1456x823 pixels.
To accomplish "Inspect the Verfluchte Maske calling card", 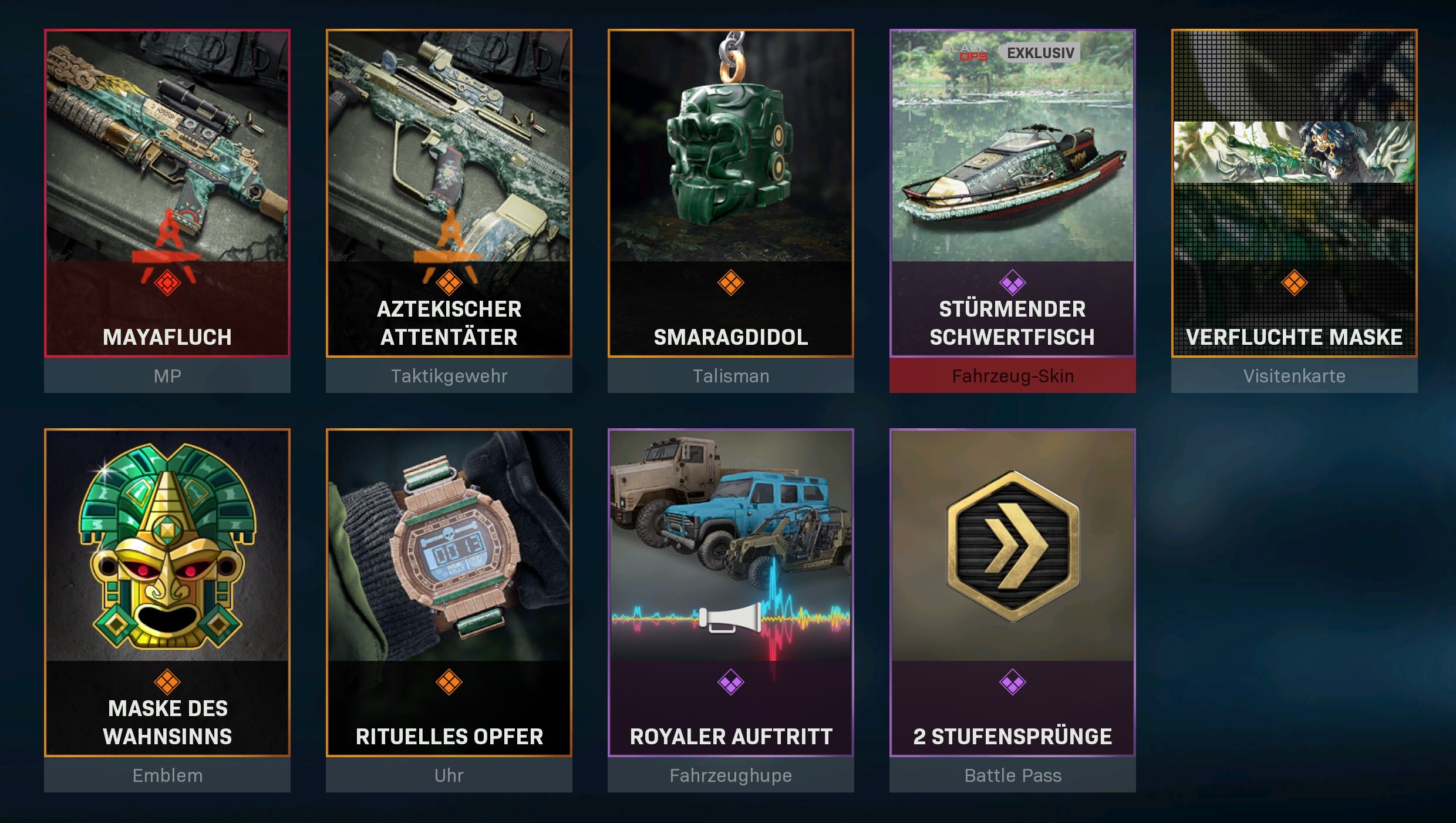I will 1295,194.
